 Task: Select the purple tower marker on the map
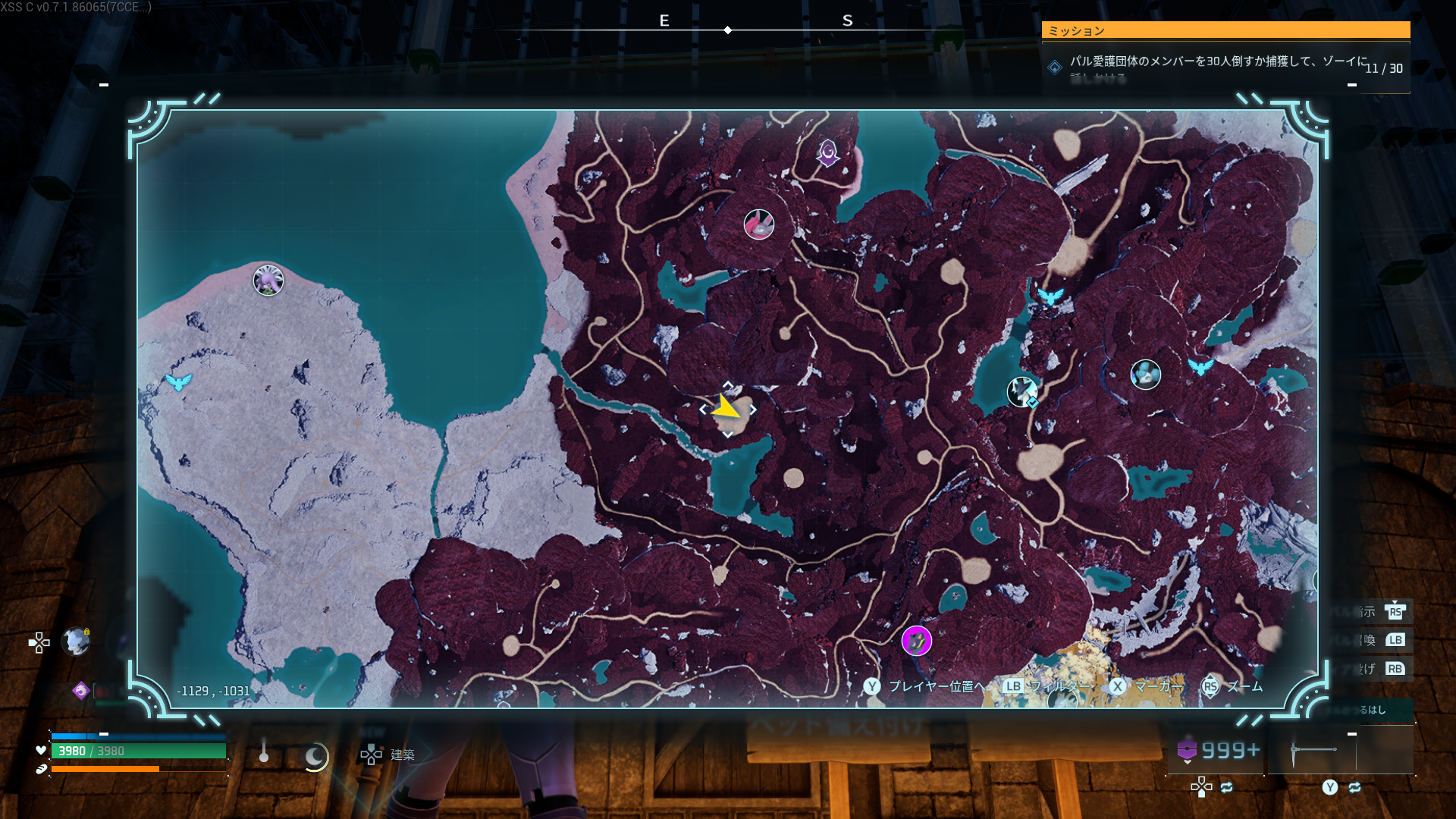pos(827,152)
